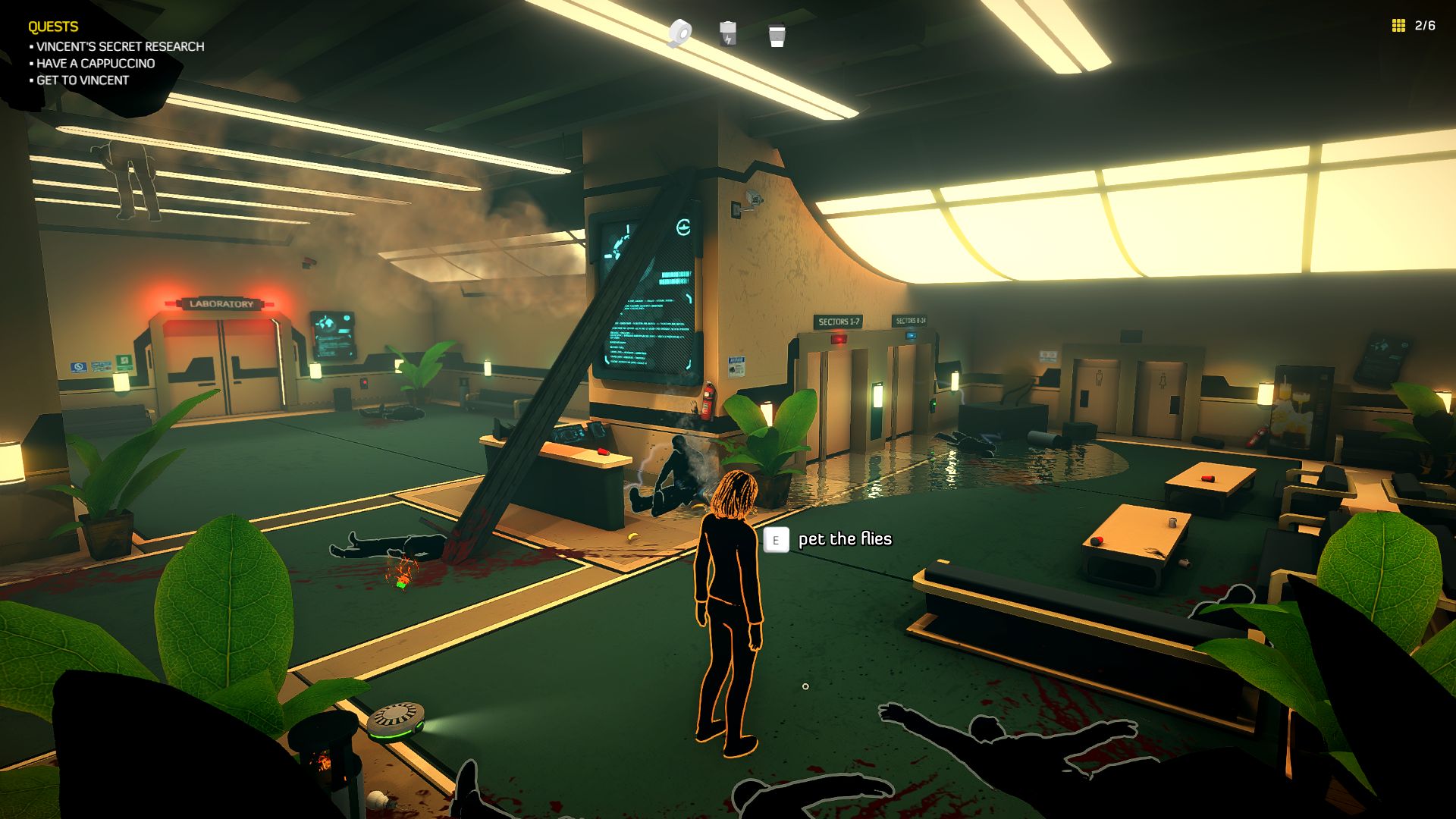Select the coffee cup inventory icon
Viewport: 1456px width, 819px height.
(776, 35)
